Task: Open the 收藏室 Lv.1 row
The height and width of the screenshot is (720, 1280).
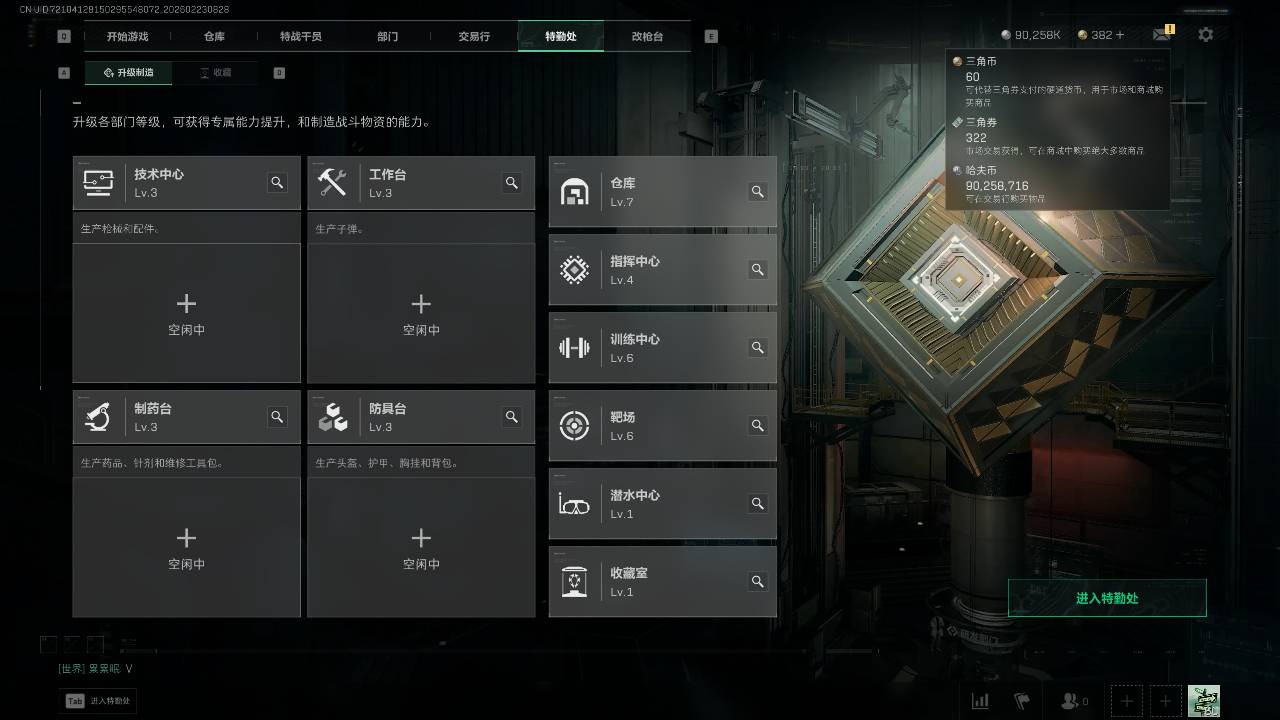Action: [x=650, y=582]
